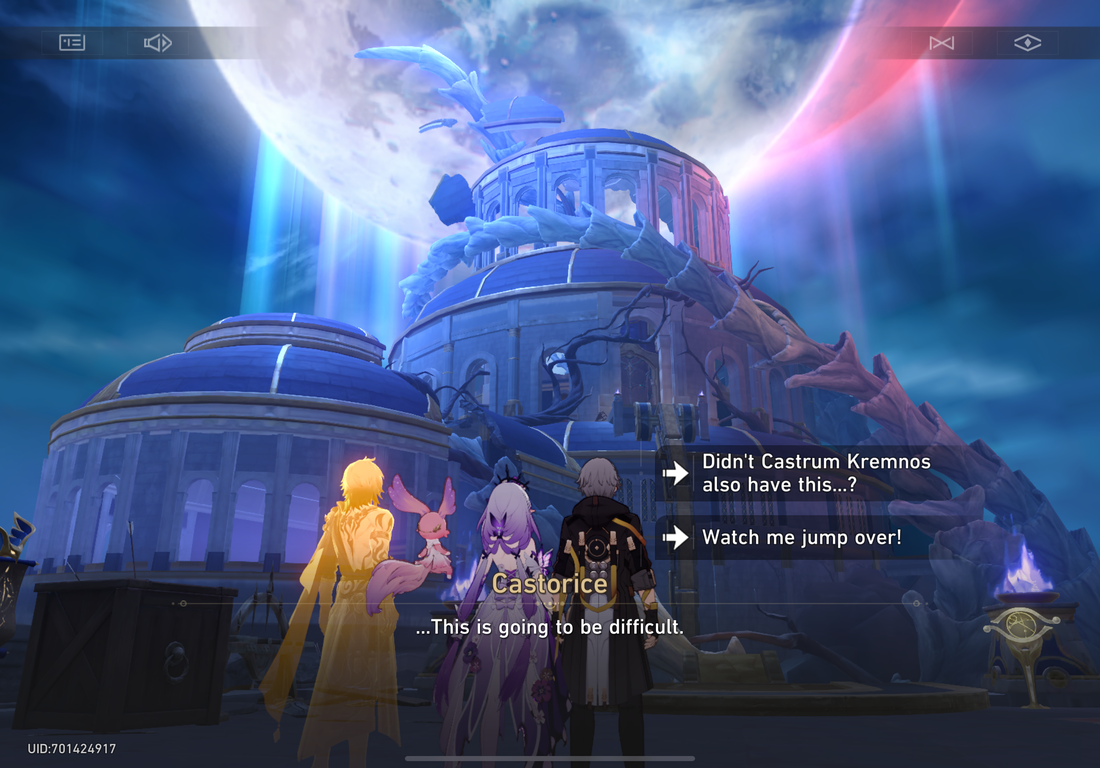Image resolution: width=1100 pixels, height=768 pixels.
Task: Hide the interface using the eye icon
Action: pos(1027,42)
